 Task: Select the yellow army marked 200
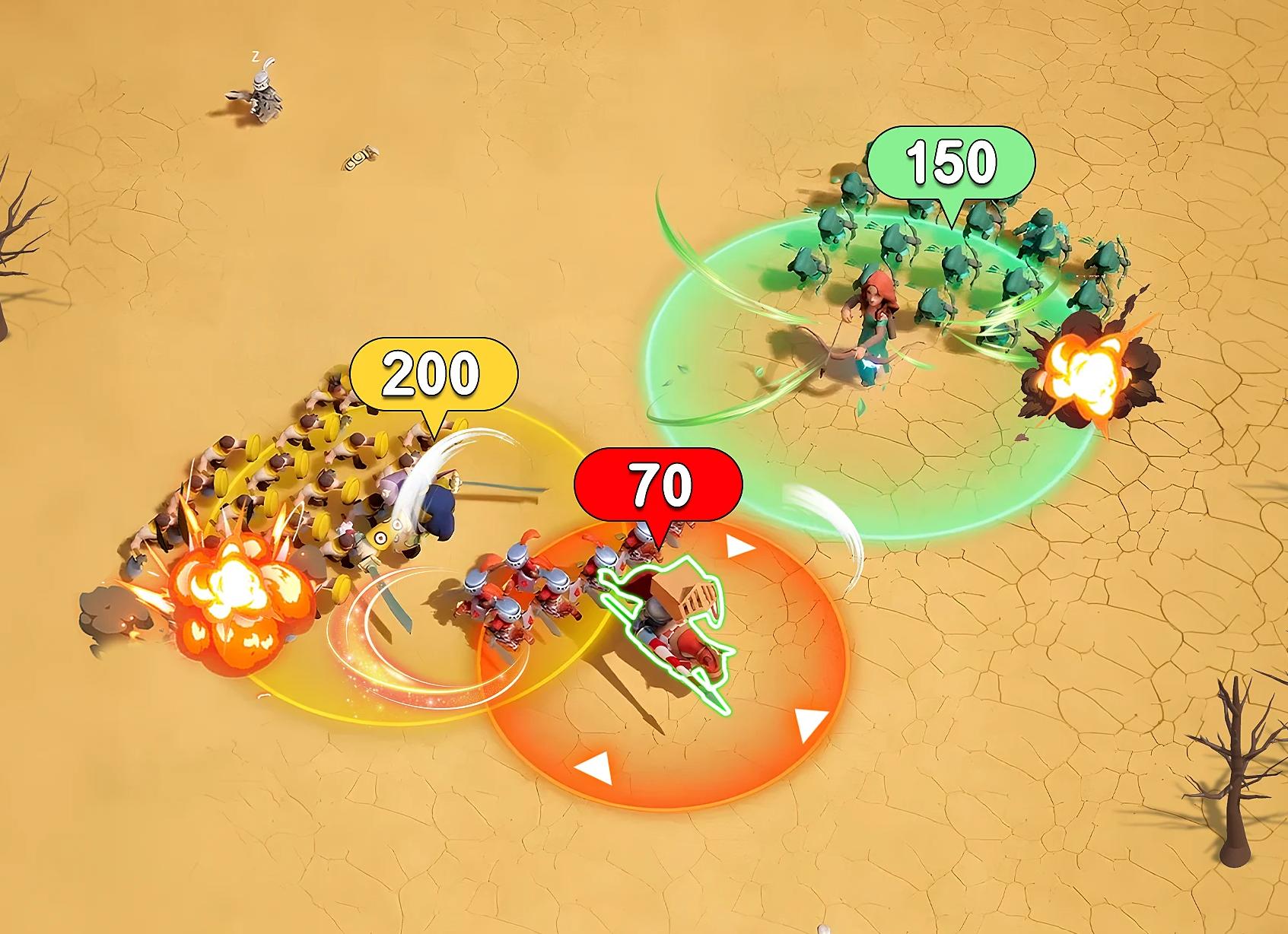[x=433, y=373]
